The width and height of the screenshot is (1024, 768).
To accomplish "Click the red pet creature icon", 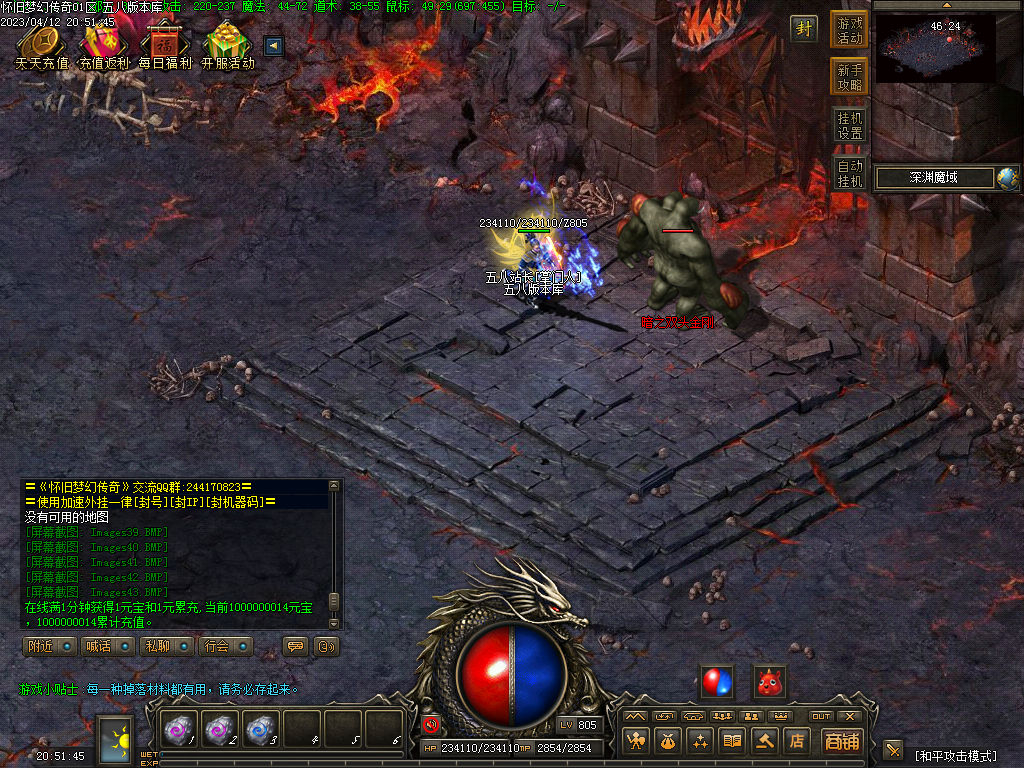I will coord(769,683).
